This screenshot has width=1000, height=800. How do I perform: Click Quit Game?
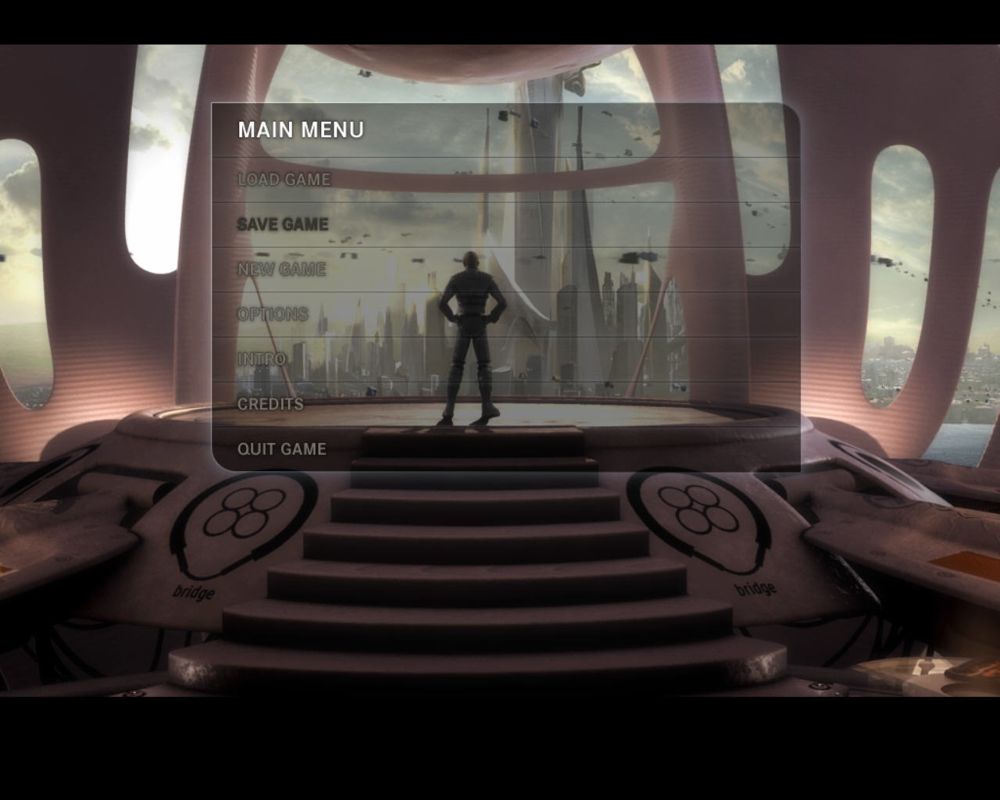(281, 449)
